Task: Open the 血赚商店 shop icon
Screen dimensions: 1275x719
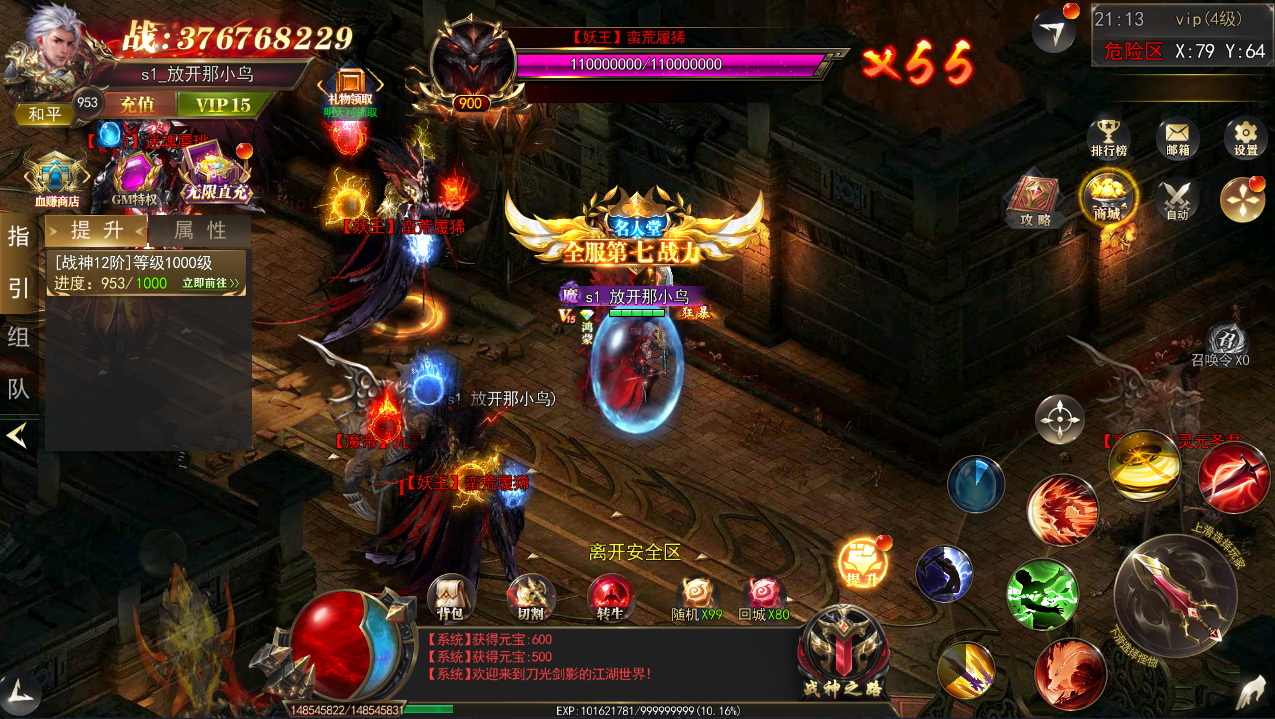Action: [x=56, y=178]
